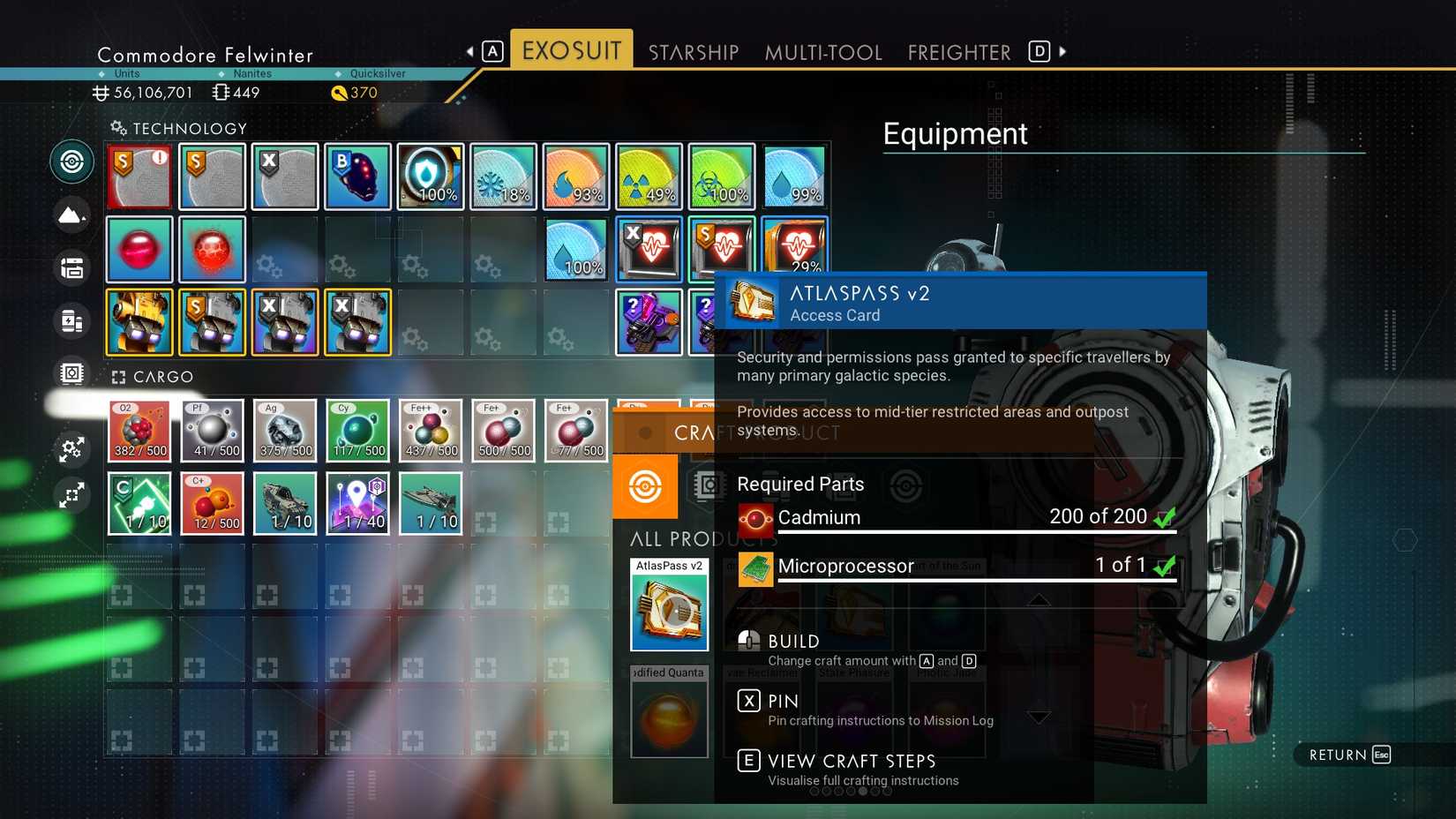Select the Atlas emblem icon atop the sidebar

[71, 161]
